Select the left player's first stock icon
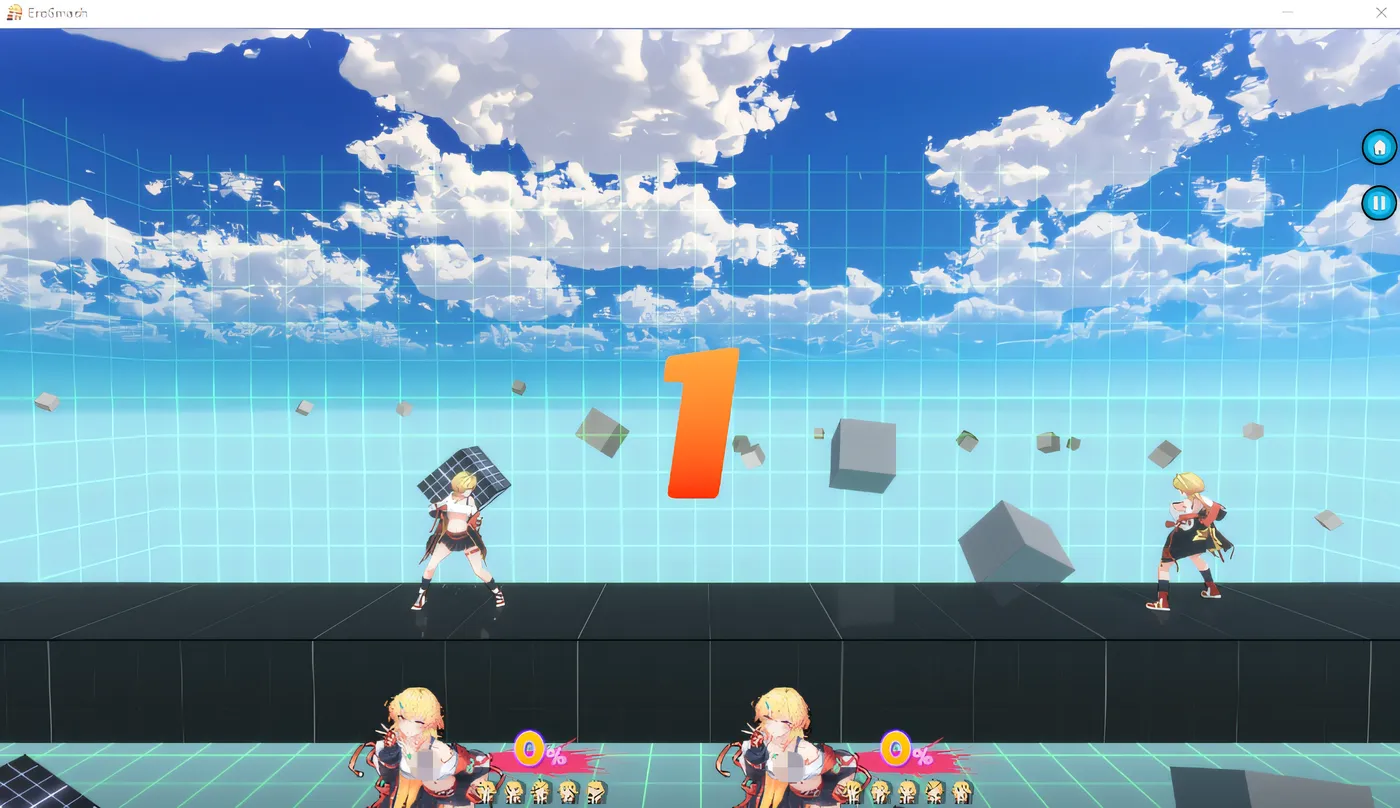Screen dimensions: 1400x808 pos(484,790)
